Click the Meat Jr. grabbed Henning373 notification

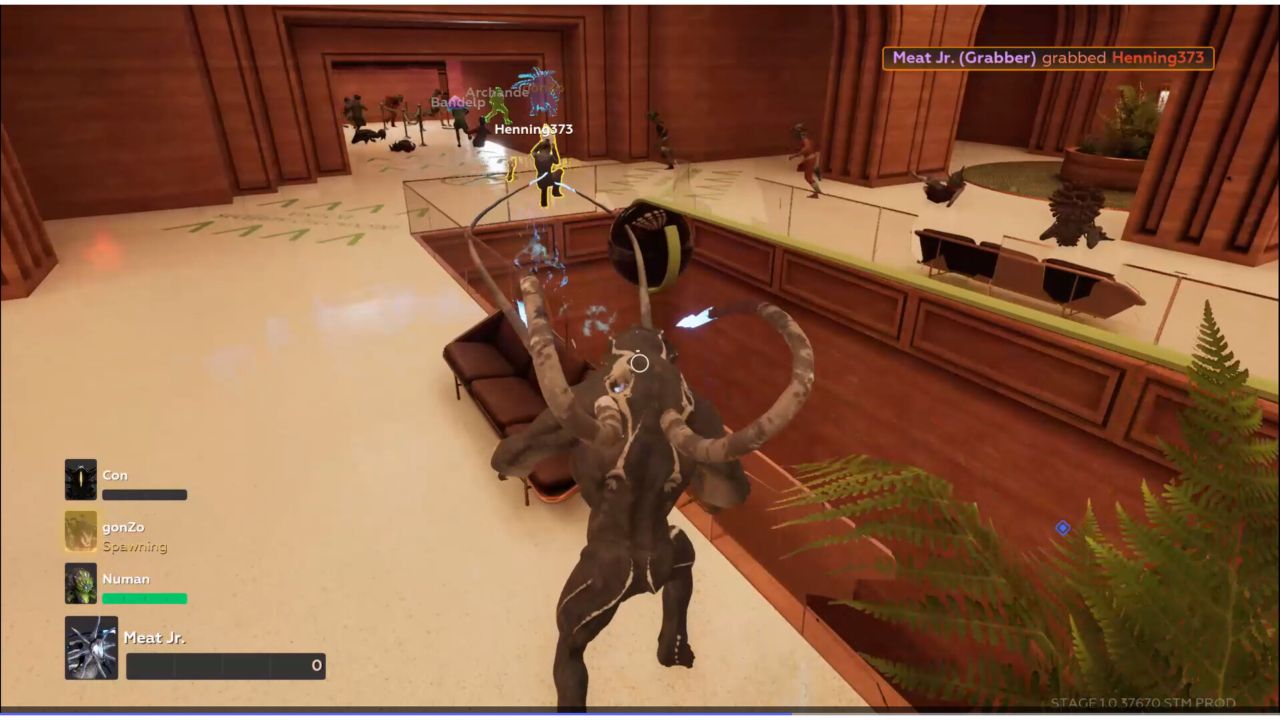coord(1047,58)
